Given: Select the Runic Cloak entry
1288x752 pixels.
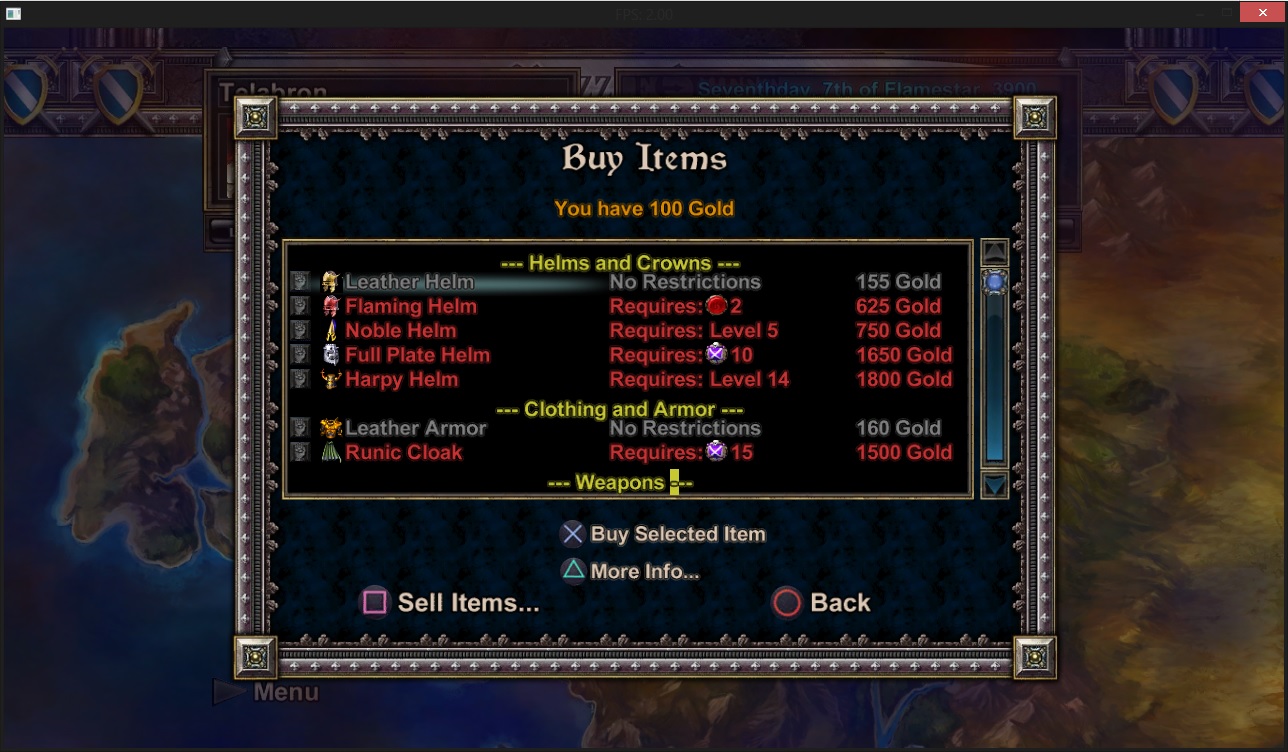Looking at the screenshot, I should click(403, 453).
